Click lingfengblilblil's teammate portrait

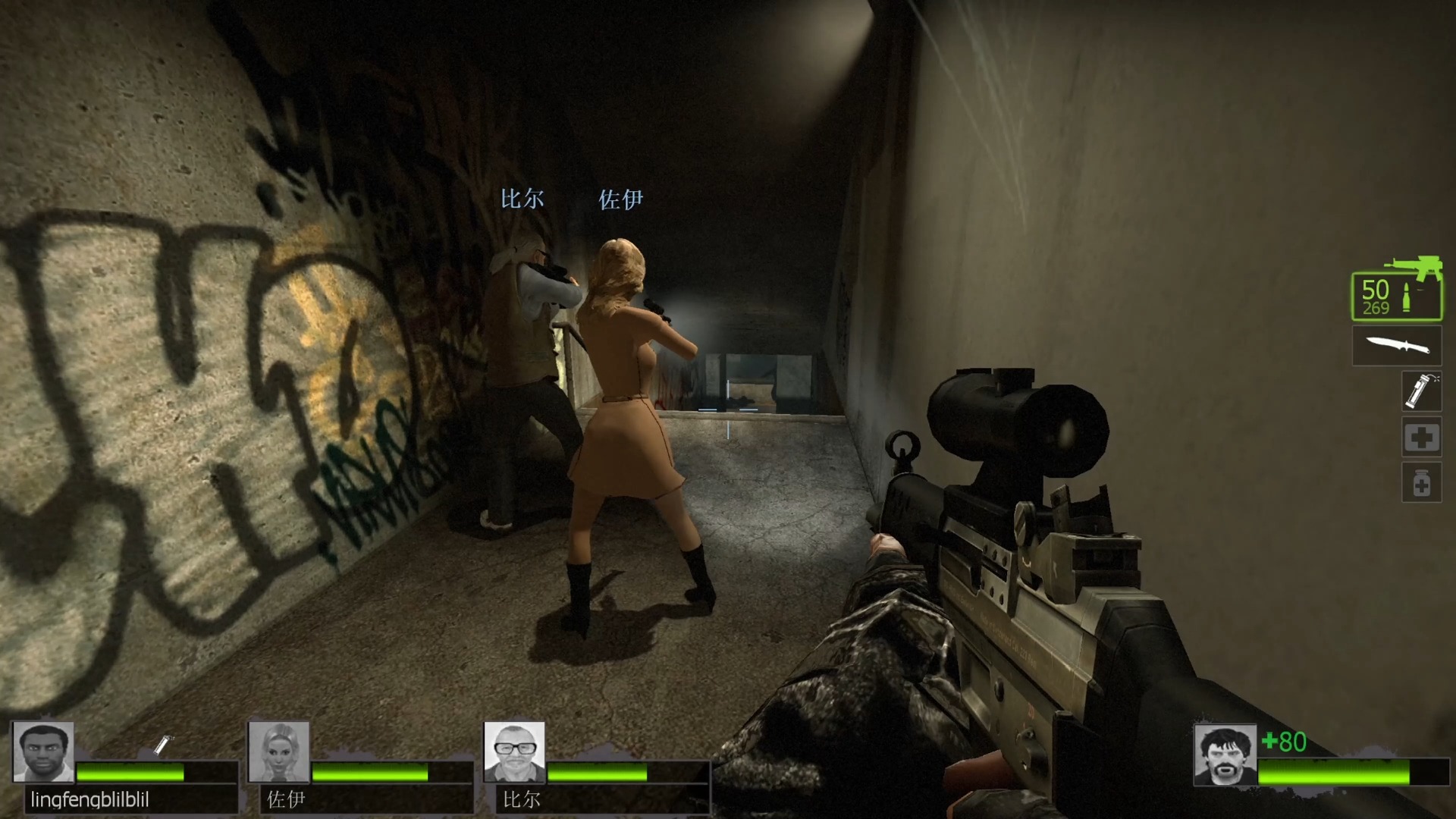[x=44, y=752]
